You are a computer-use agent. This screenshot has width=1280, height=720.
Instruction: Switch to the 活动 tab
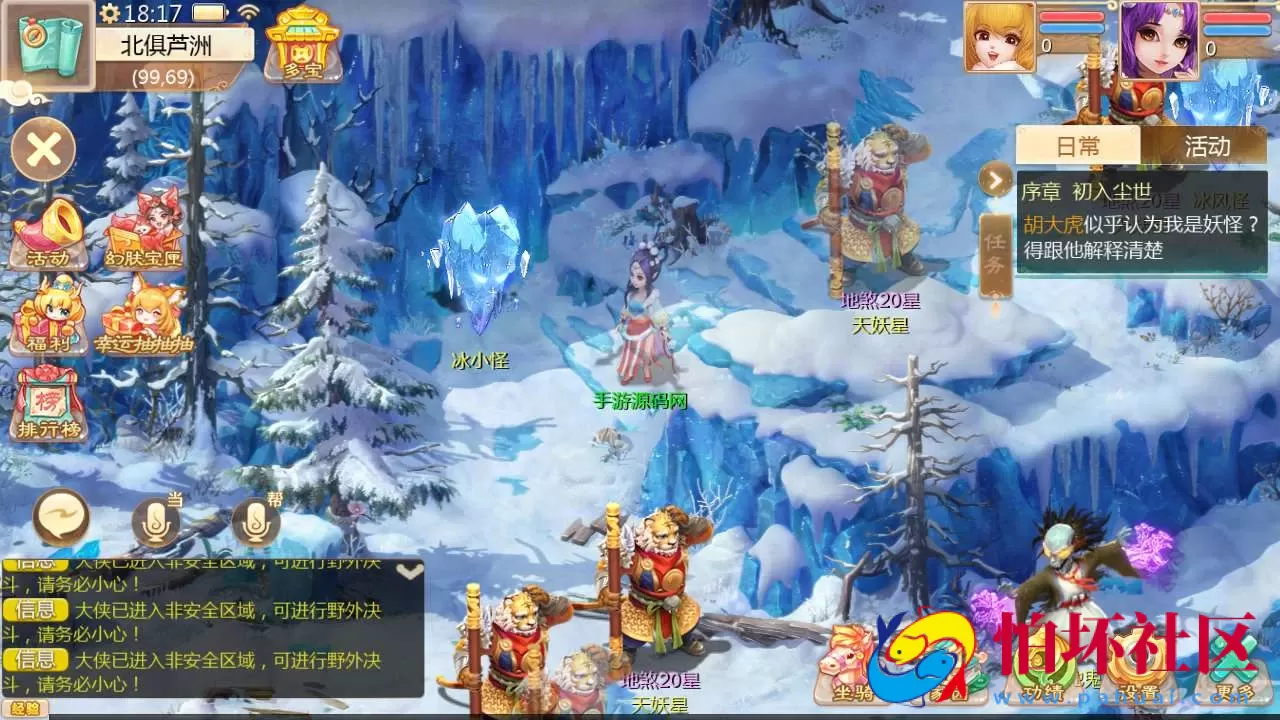click(1207, 146)
